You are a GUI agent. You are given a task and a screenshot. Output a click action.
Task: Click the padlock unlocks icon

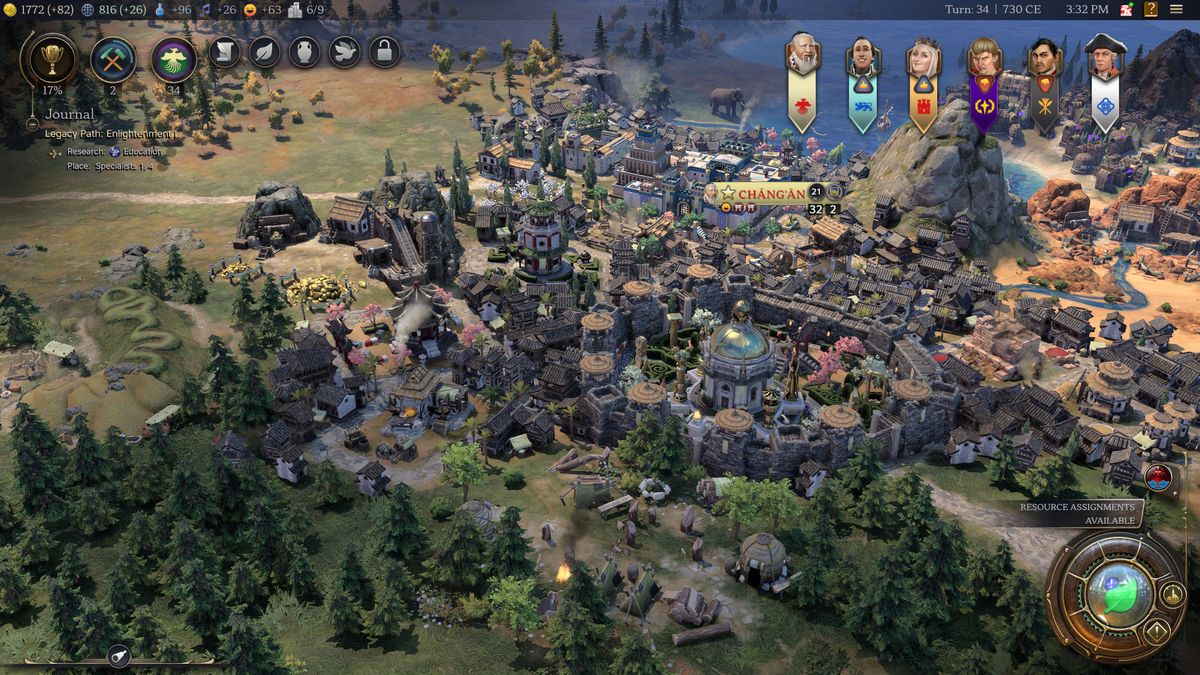point(385,51)
